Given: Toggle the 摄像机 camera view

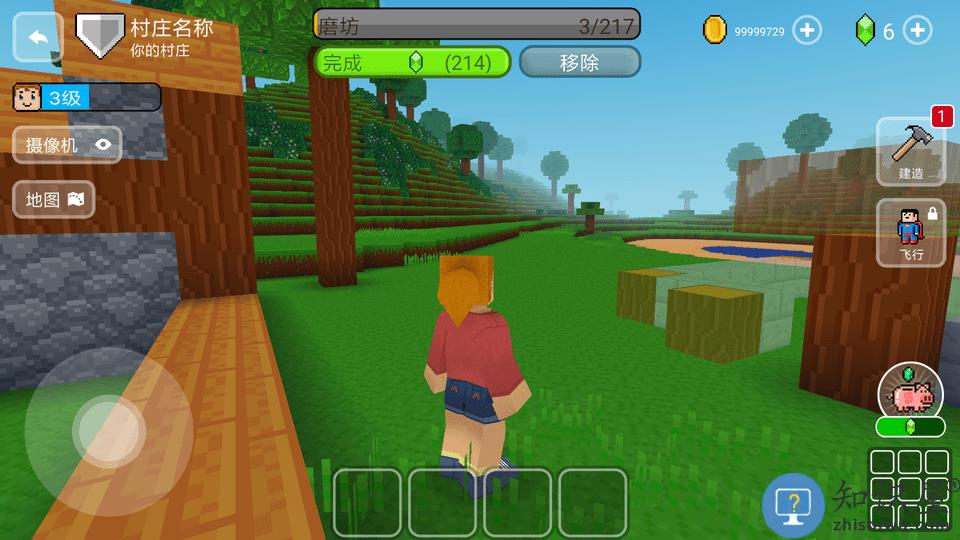Looking at the screenshot, I should (67, 145).
